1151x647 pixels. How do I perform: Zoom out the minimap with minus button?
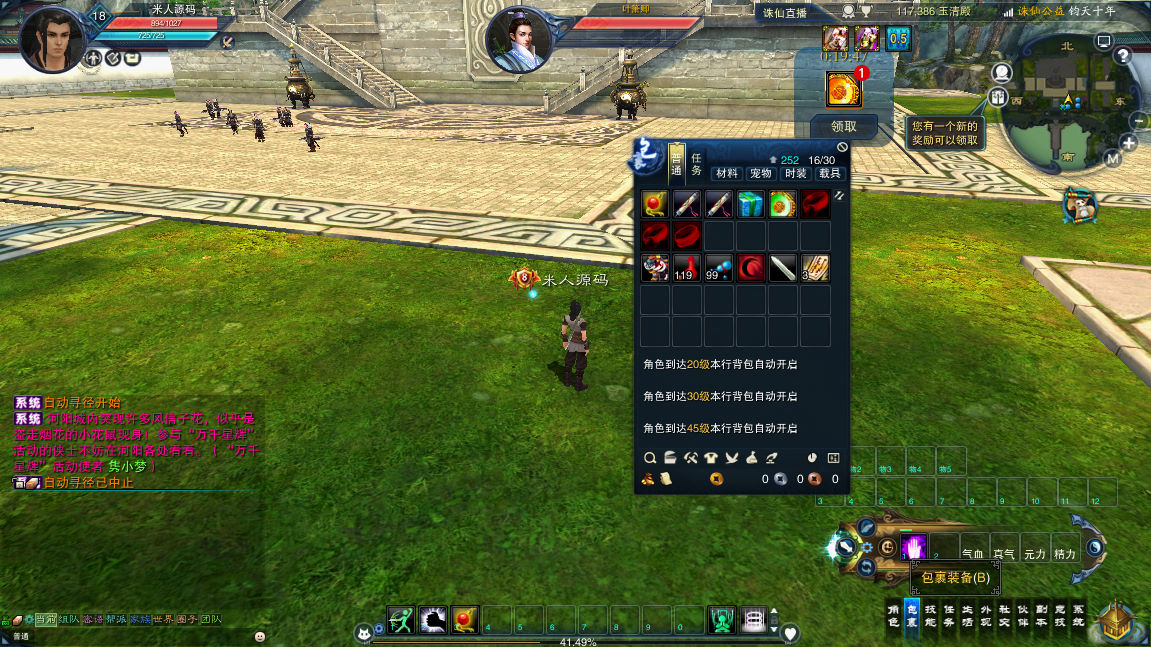[x=1138, y=120]
